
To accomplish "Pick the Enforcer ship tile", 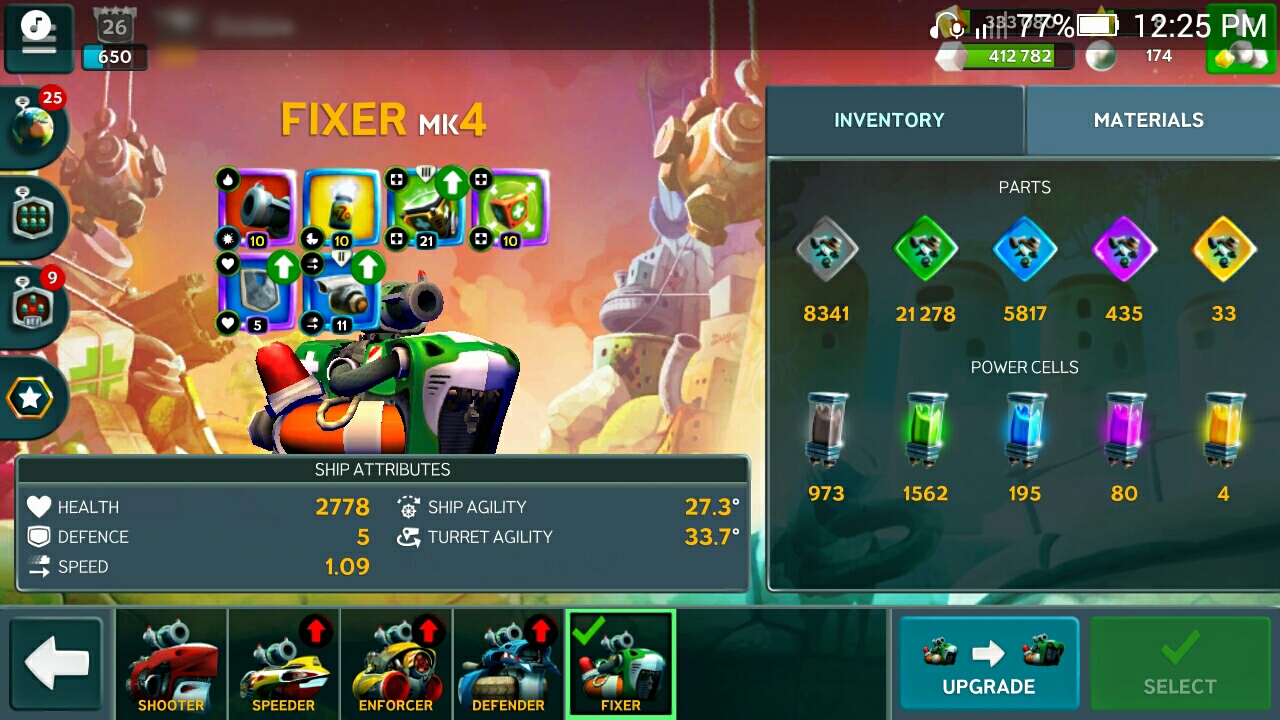I will pos(396,664).
